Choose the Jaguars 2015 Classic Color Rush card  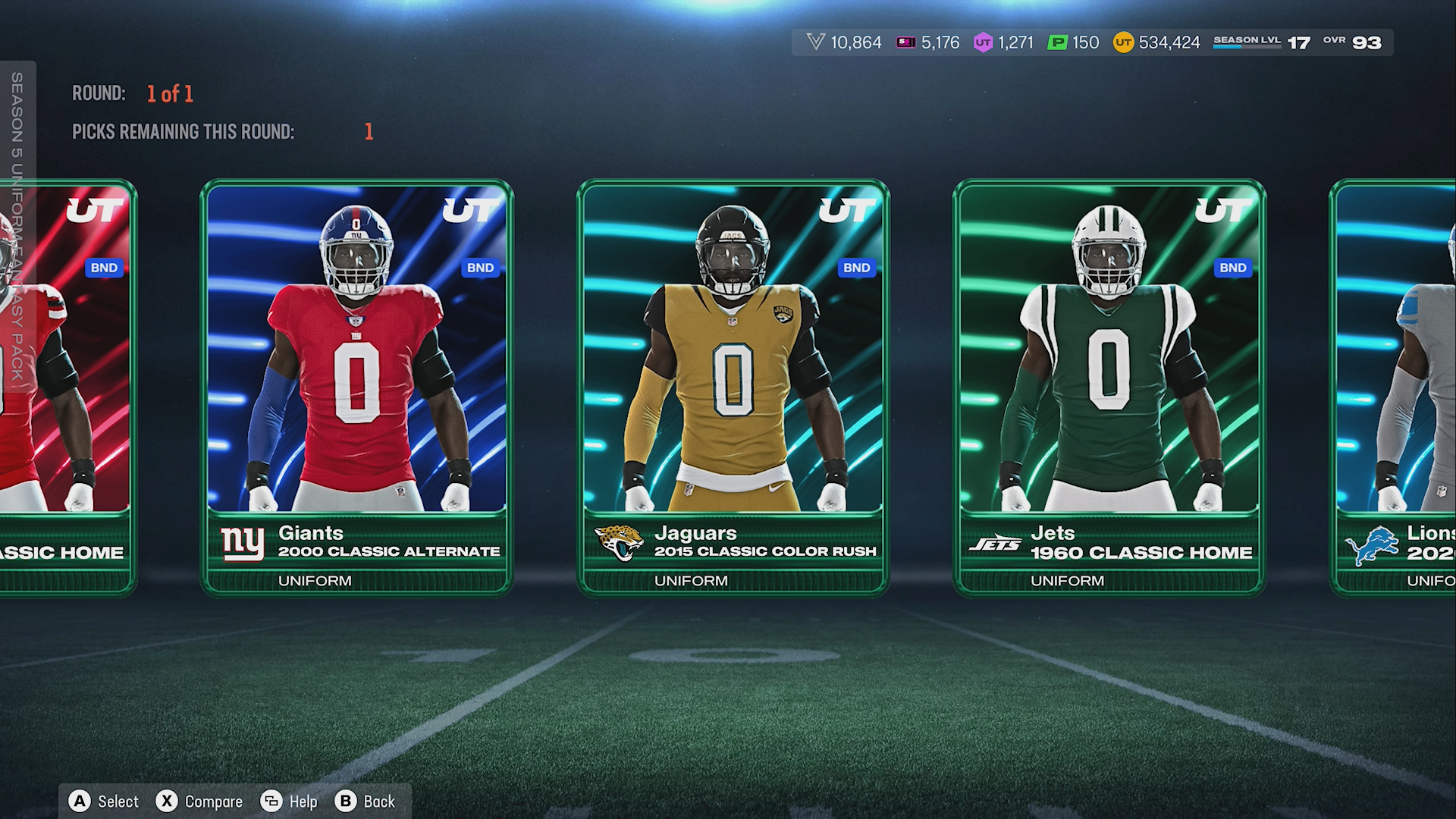click(x=733, y=387)
